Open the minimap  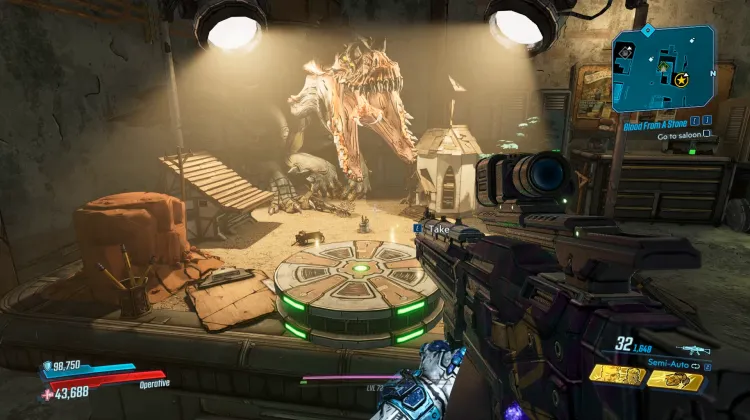coord(663,68)
